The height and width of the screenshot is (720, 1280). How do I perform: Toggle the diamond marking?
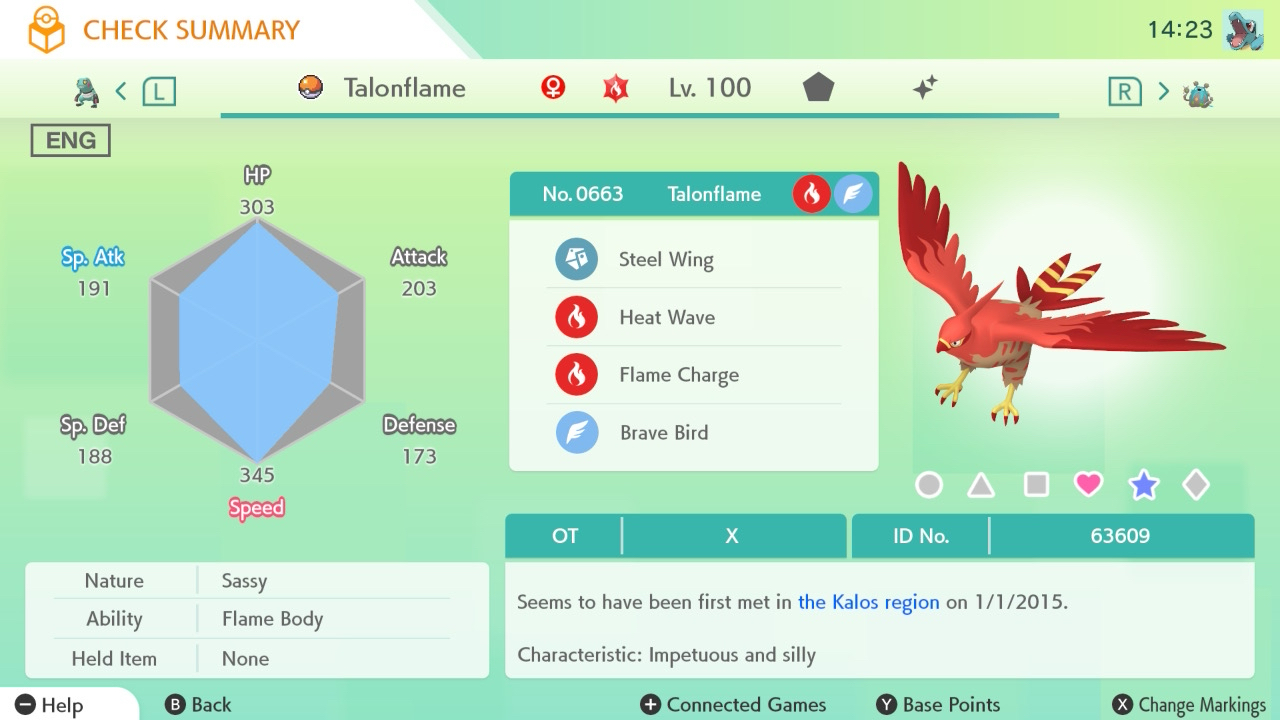pos(1196,486)
